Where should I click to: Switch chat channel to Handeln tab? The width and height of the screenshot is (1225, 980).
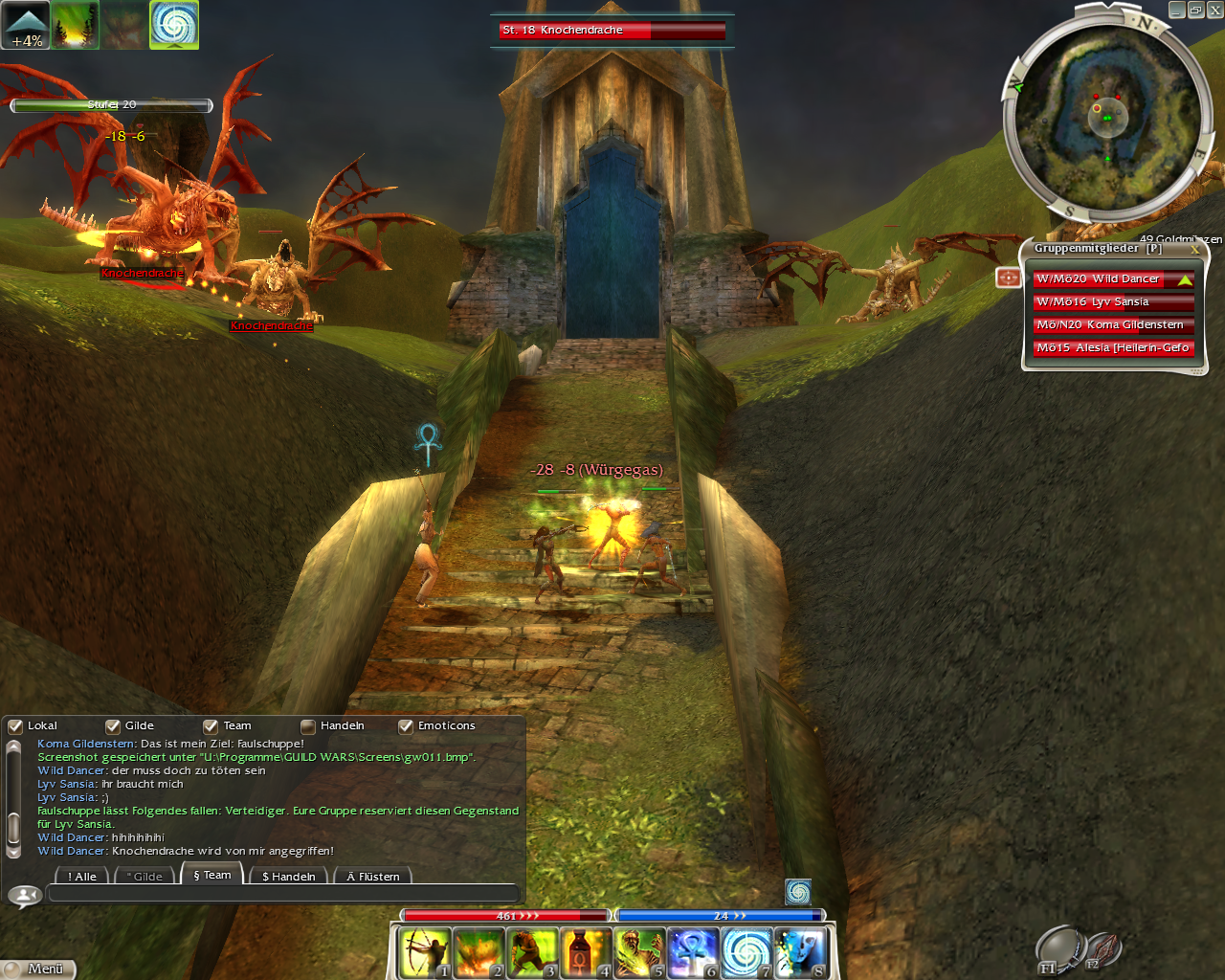(x=288, y=877)
